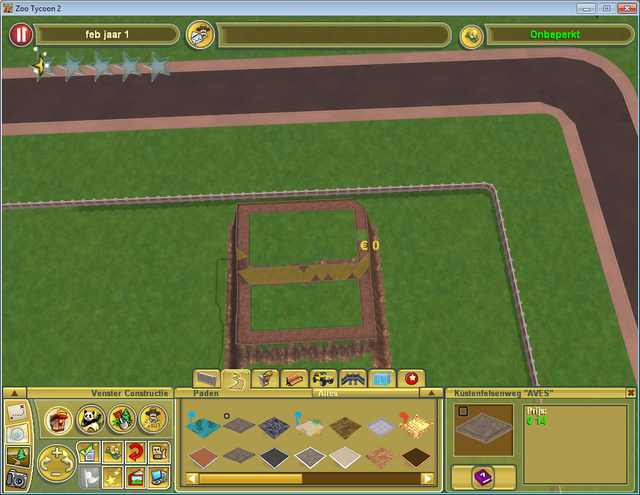The image size is (640, 495).
Task: Select the paths construction tab
Action: (236, 379)
